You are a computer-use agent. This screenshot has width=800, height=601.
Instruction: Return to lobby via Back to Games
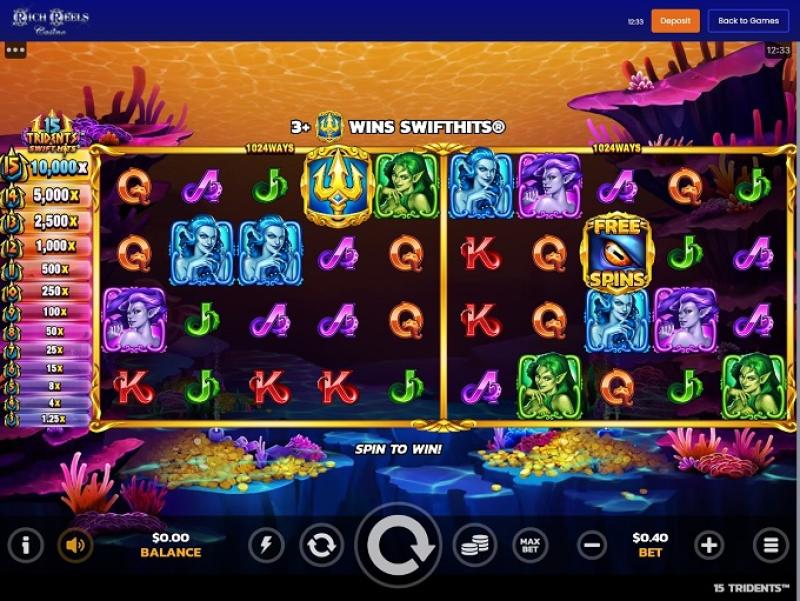tap(748, 20)
